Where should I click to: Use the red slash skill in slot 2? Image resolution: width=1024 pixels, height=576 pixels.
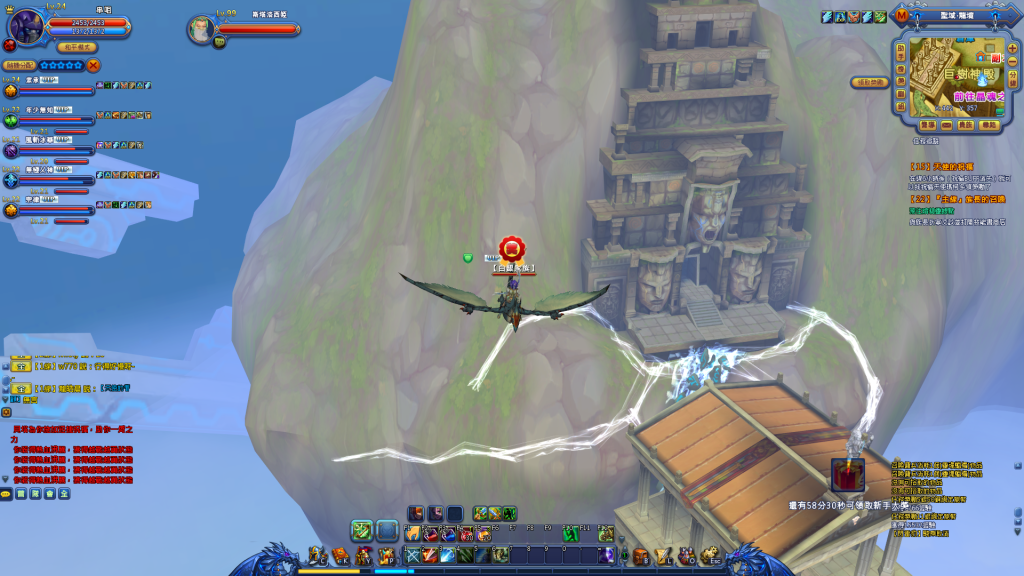click(x=430, y=555)
